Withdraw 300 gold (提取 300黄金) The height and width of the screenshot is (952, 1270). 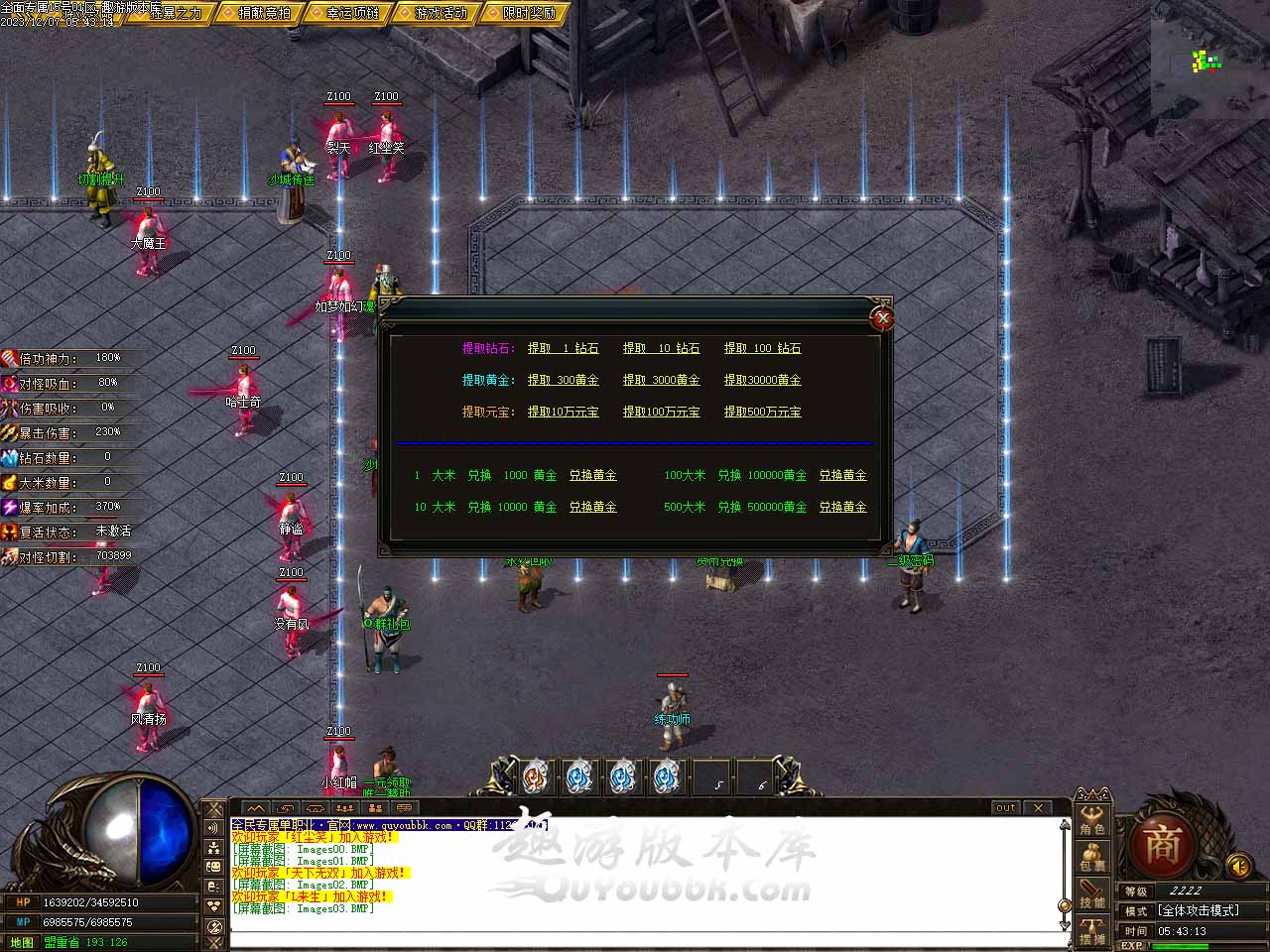pos(563,380)
